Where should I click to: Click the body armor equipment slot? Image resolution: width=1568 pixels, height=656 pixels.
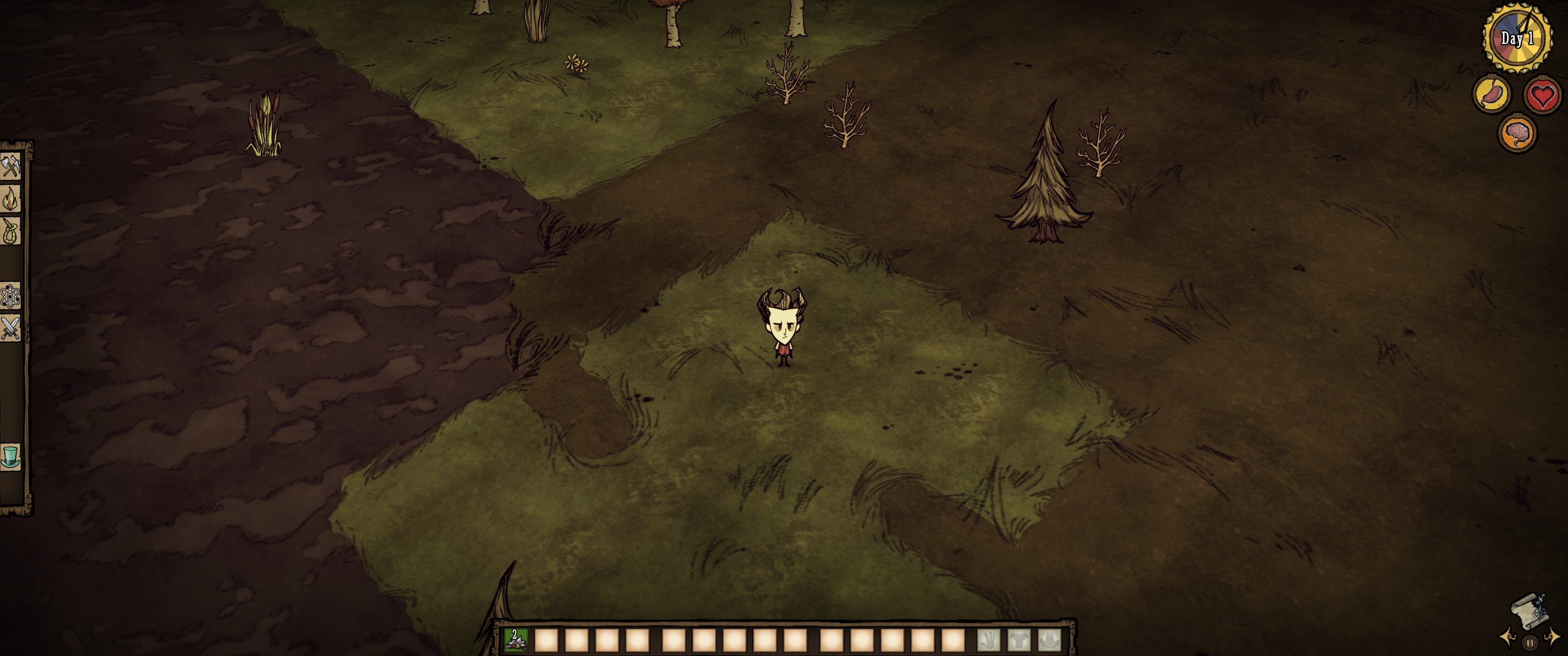click(1019, 640)
